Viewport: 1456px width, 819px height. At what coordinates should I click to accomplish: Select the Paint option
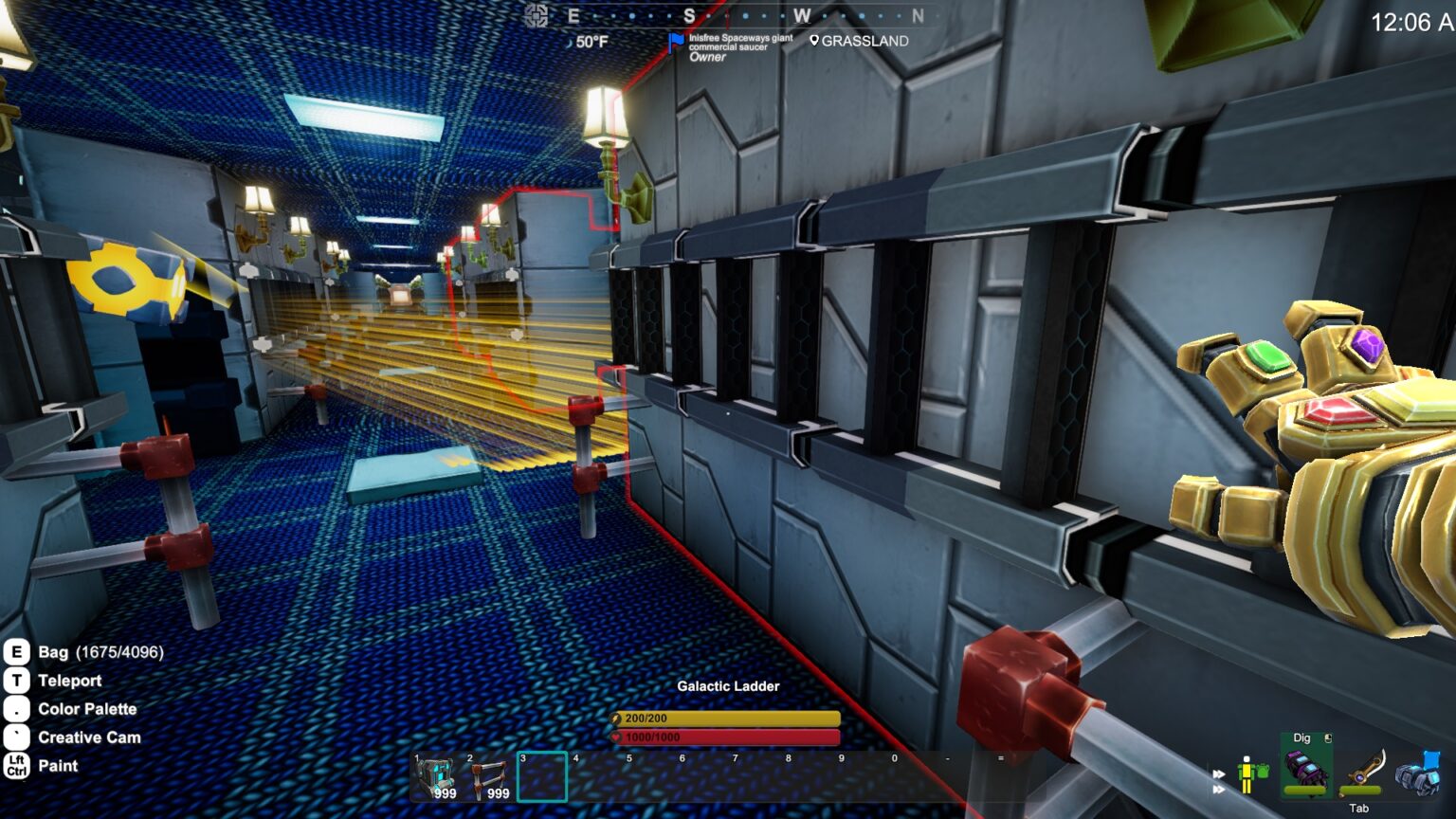[58, 766]
